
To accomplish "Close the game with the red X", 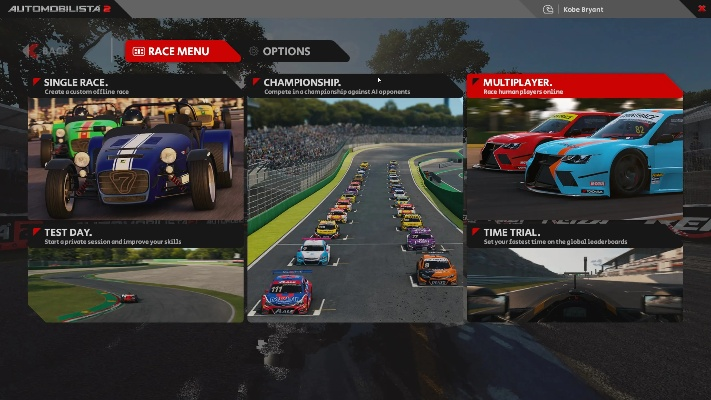I will (x=701, y=9).
